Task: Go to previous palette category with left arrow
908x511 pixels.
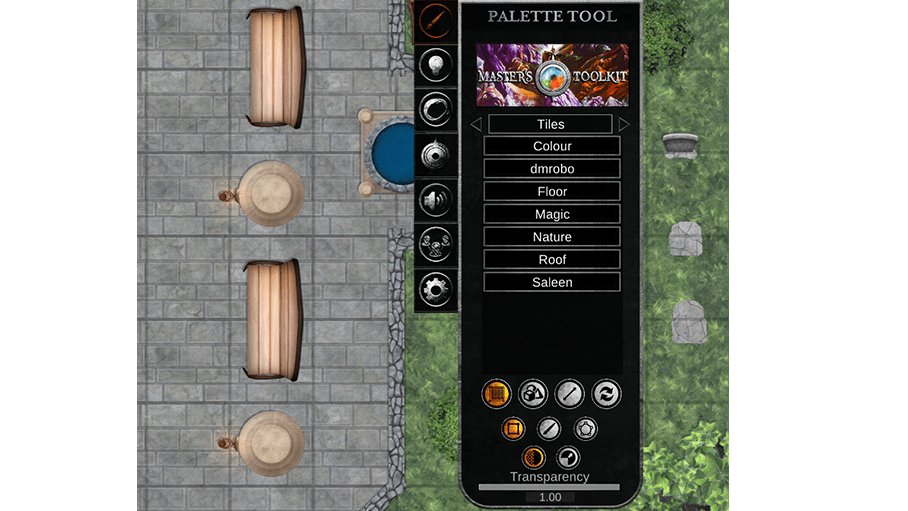Action: pyautogui.click(x=476, y=125)
